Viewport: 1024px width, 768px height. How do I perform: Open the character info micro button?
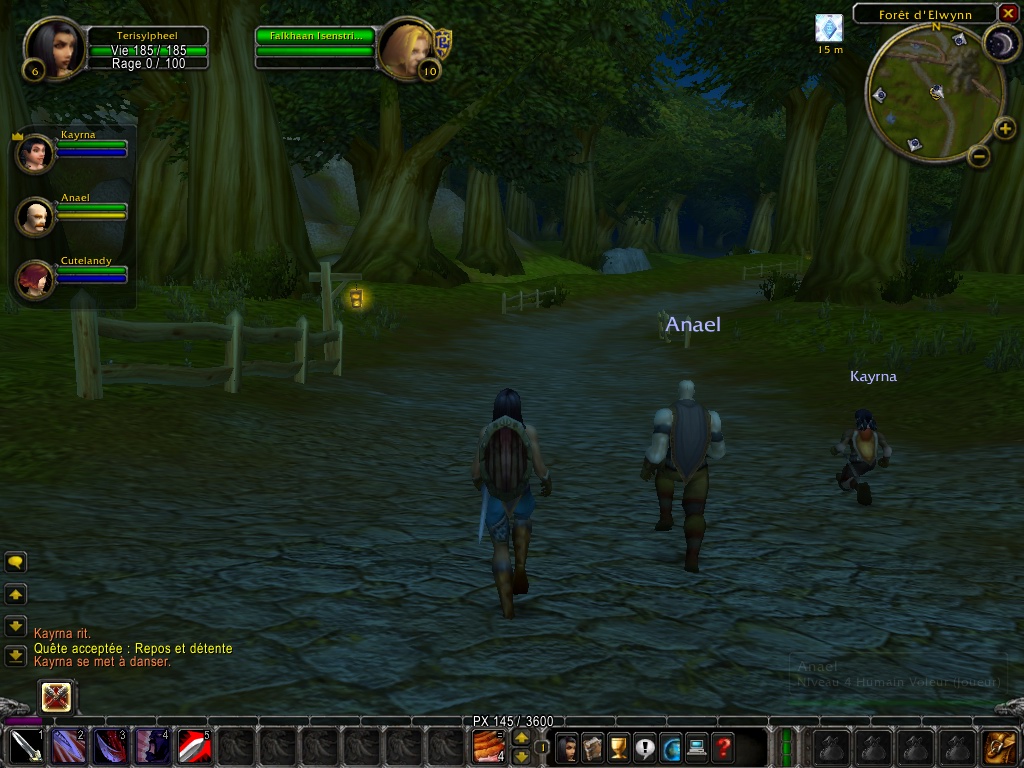[x=567, y=747]
